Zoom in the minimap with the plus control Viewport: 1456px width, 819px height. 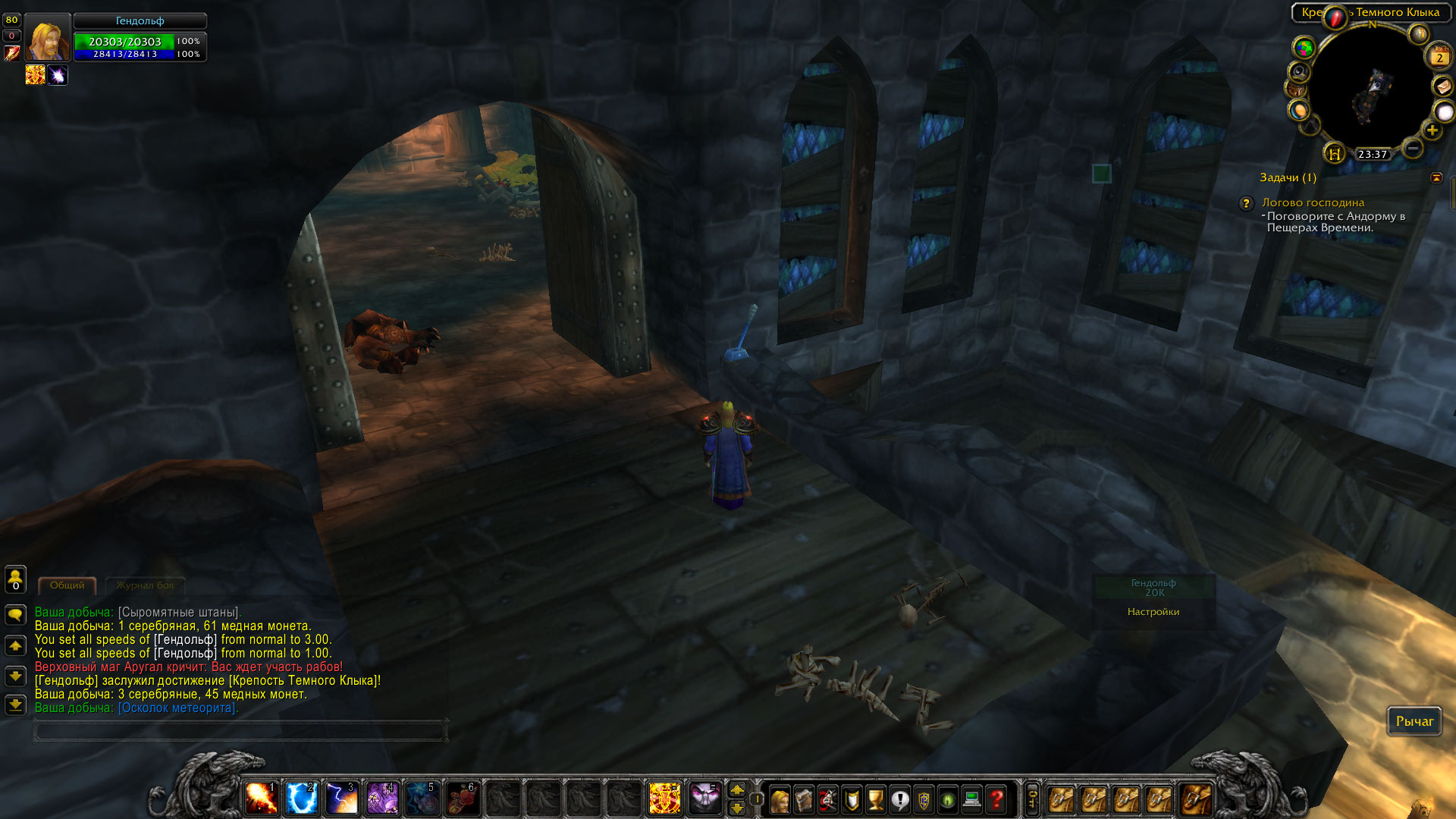(x=1432, y=130)
